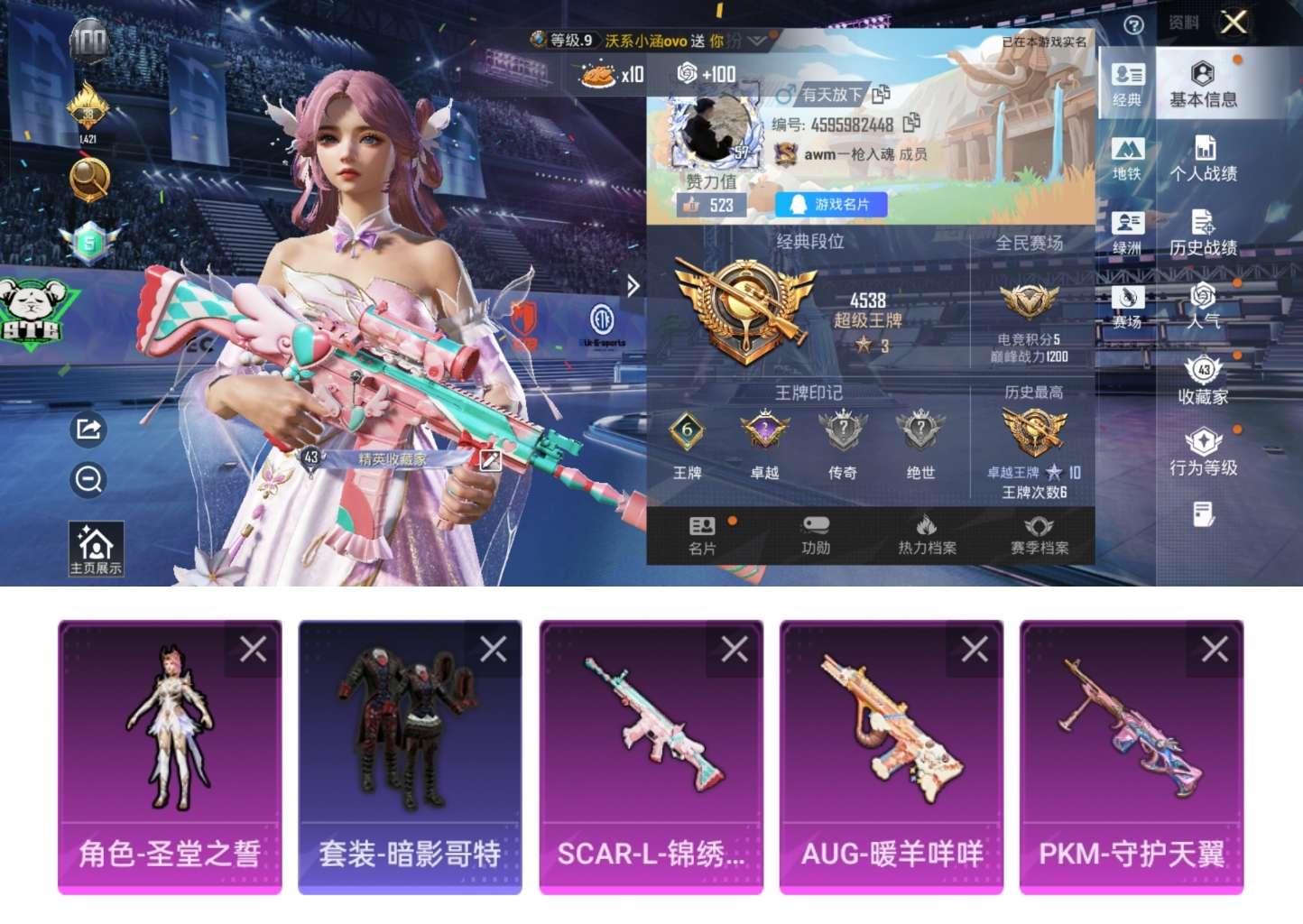1303x924 pixels.
Task: Click the camera icon near 精英收藏家
Action: (x=490, y=460)
